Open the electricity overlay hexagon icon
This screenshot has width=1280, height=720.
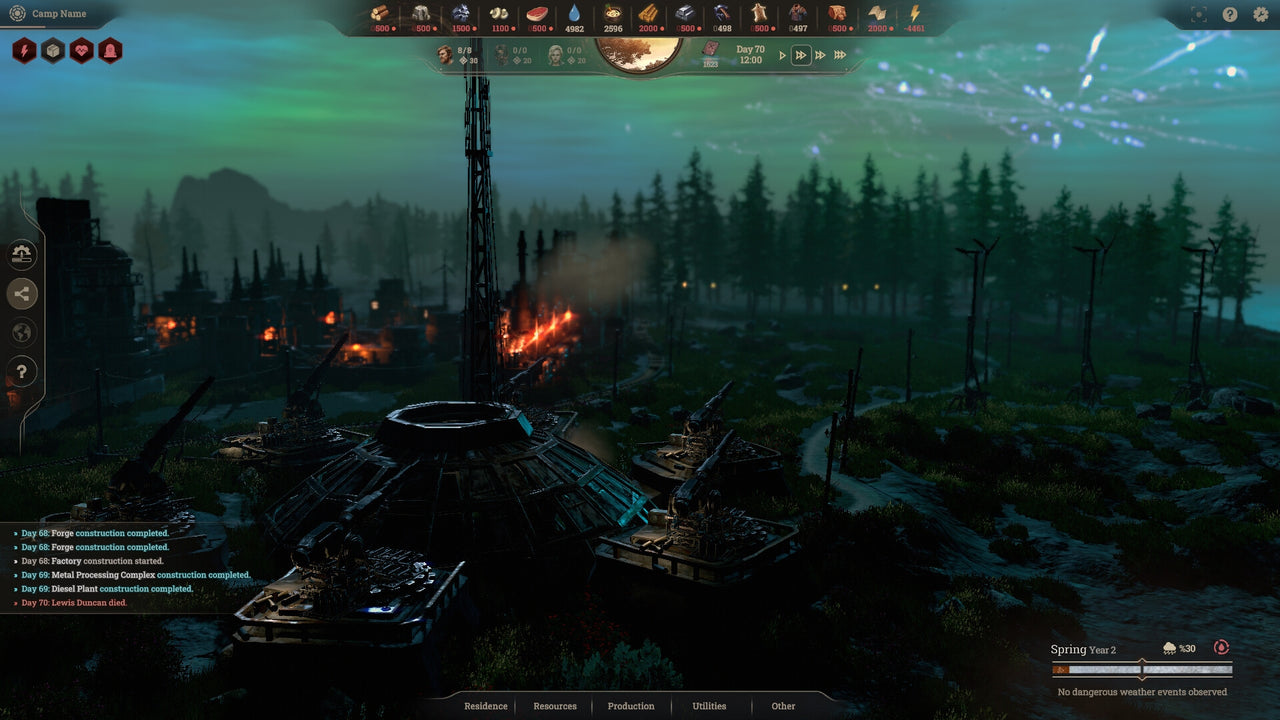point(22,50)
